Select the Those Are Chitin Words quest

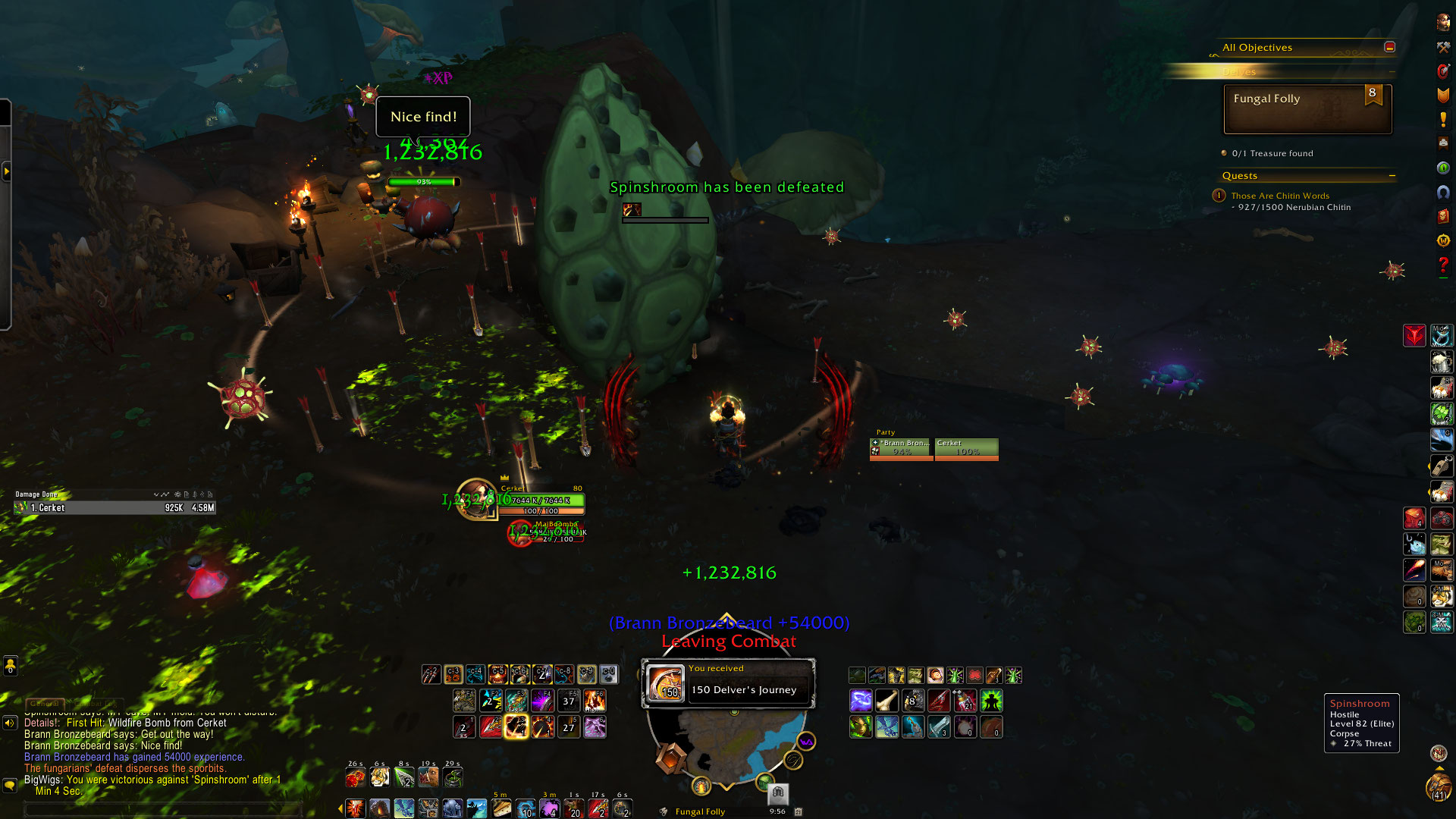tap(1280, 196)
